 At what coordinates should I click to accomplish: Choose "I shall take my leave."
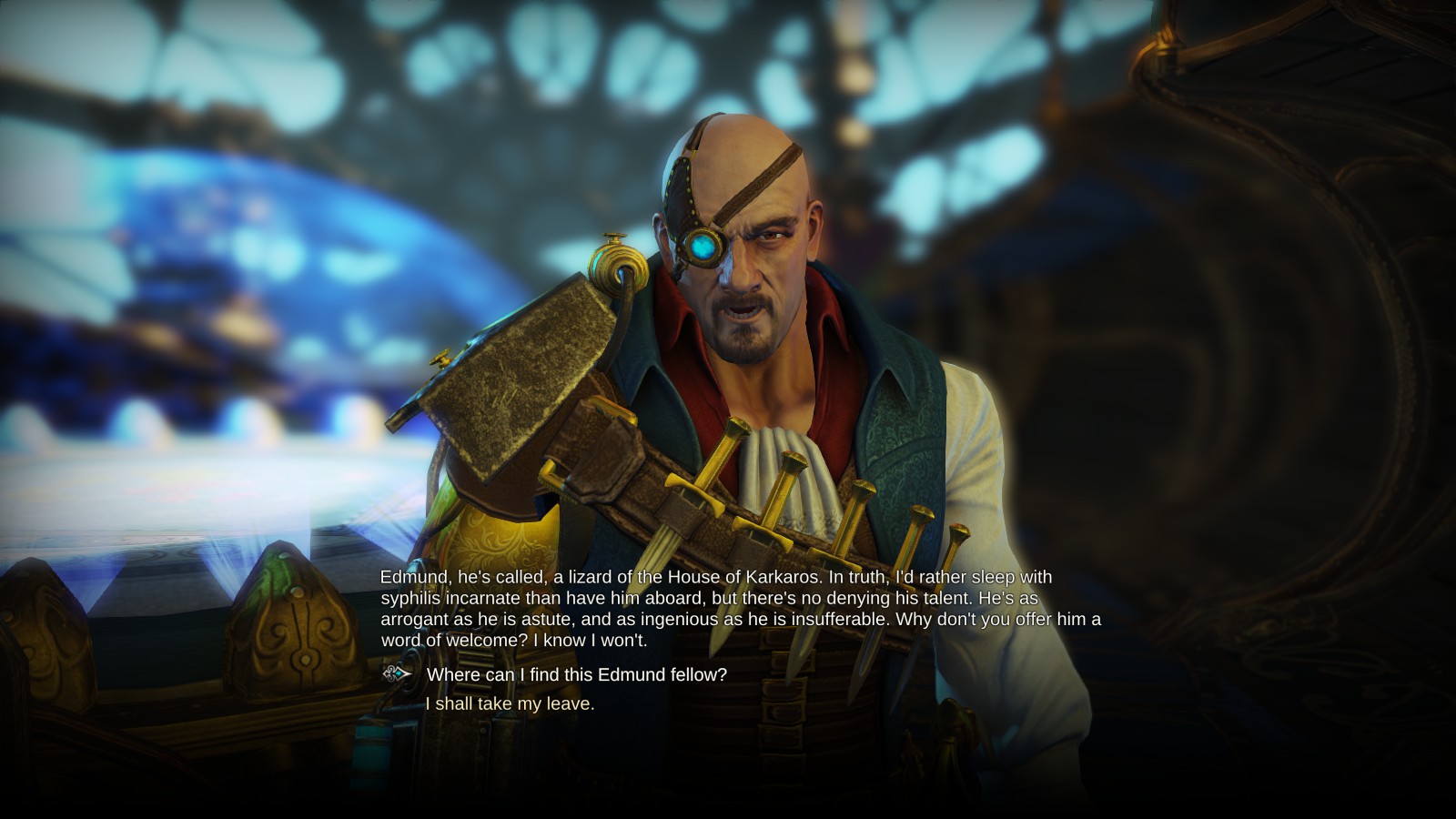tap(510, 703)
